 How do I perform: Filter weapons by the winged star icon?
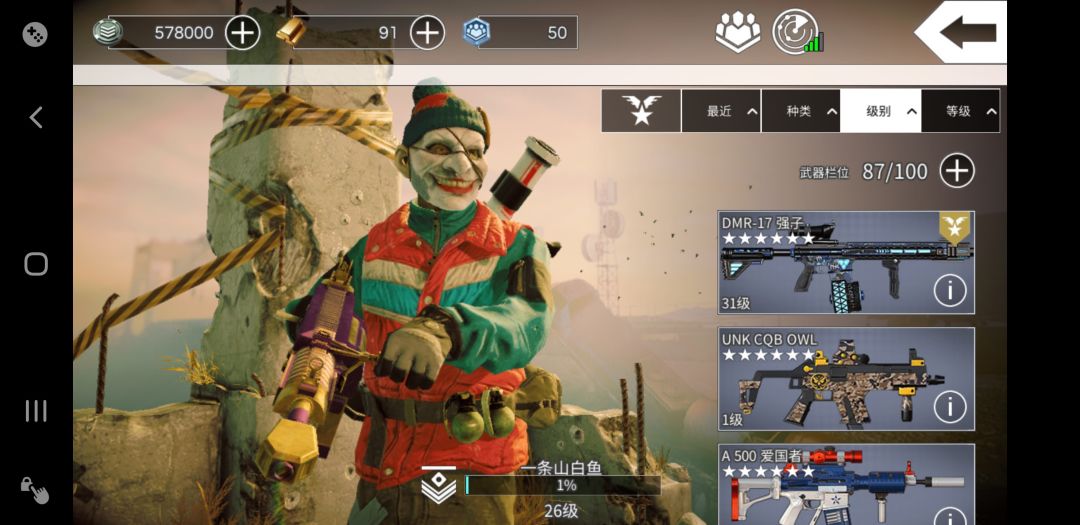(641, 111)
